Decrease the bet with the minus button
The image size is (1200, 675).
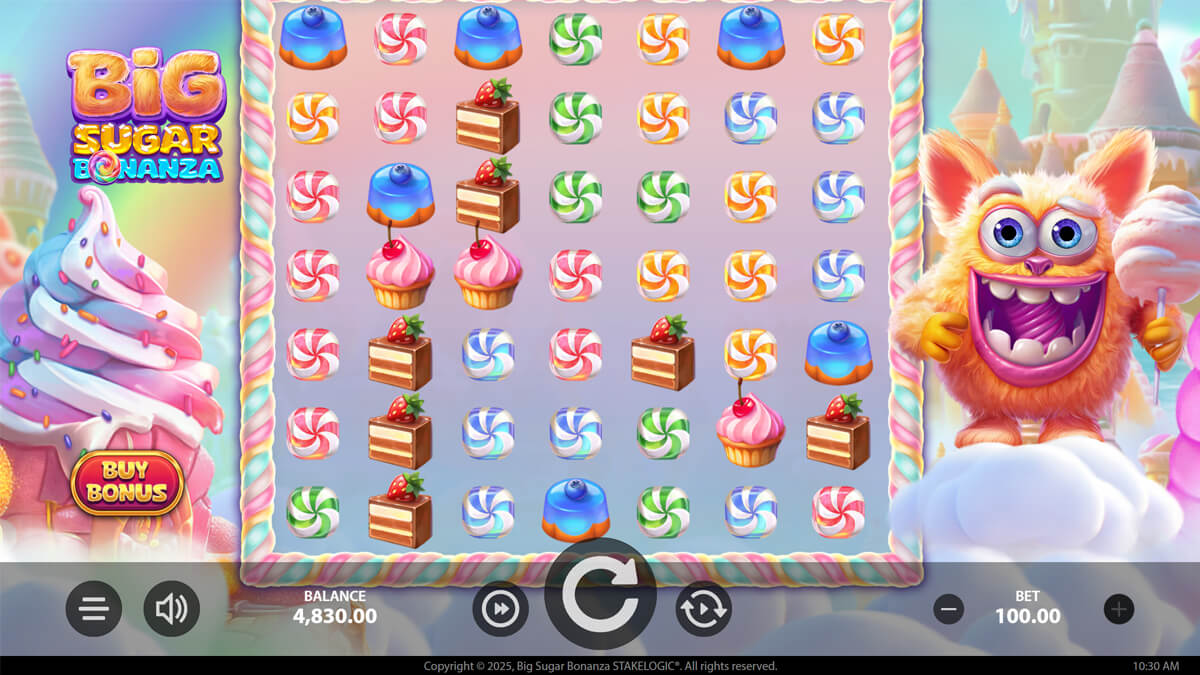(948, 608)
